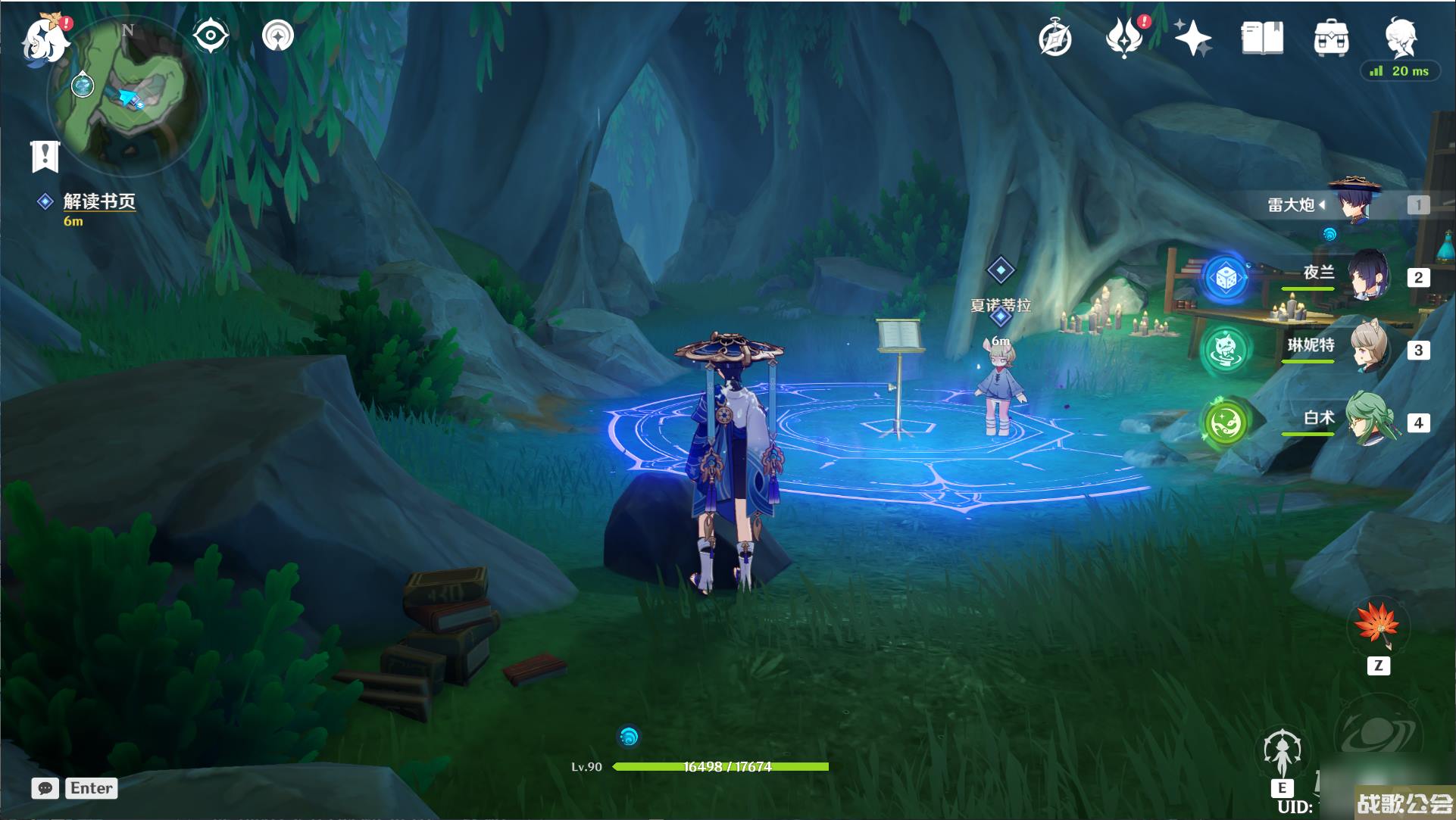
Task: Open the Paimon menu
Action: coord(45,38)
